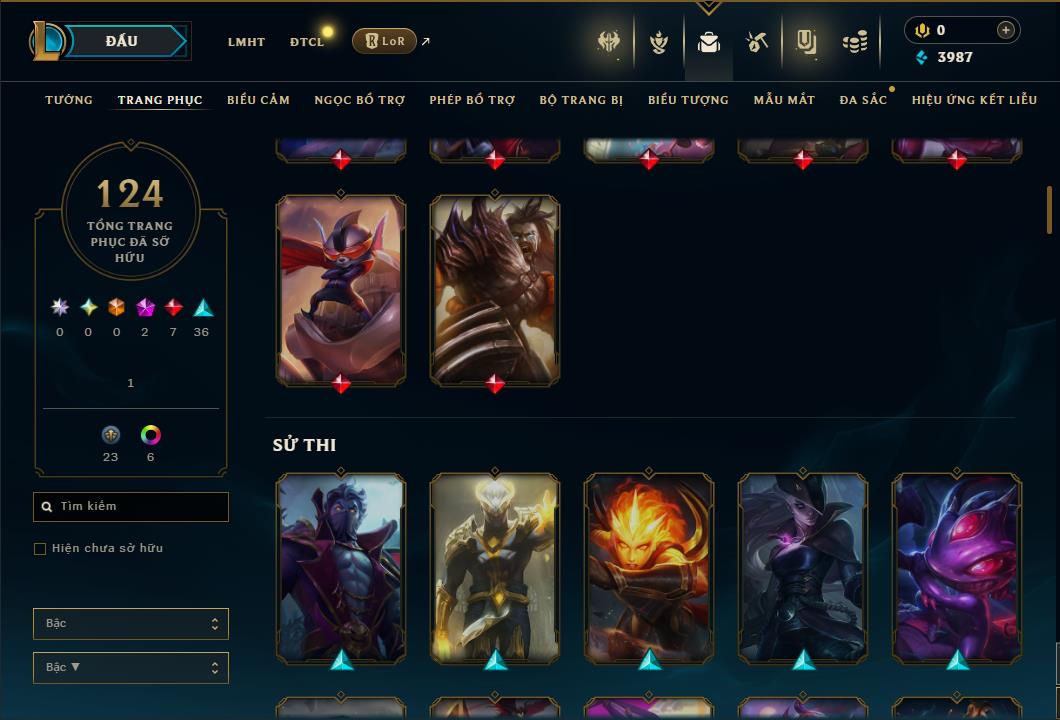Select the golden armored skin card

[x=495, y=567]
